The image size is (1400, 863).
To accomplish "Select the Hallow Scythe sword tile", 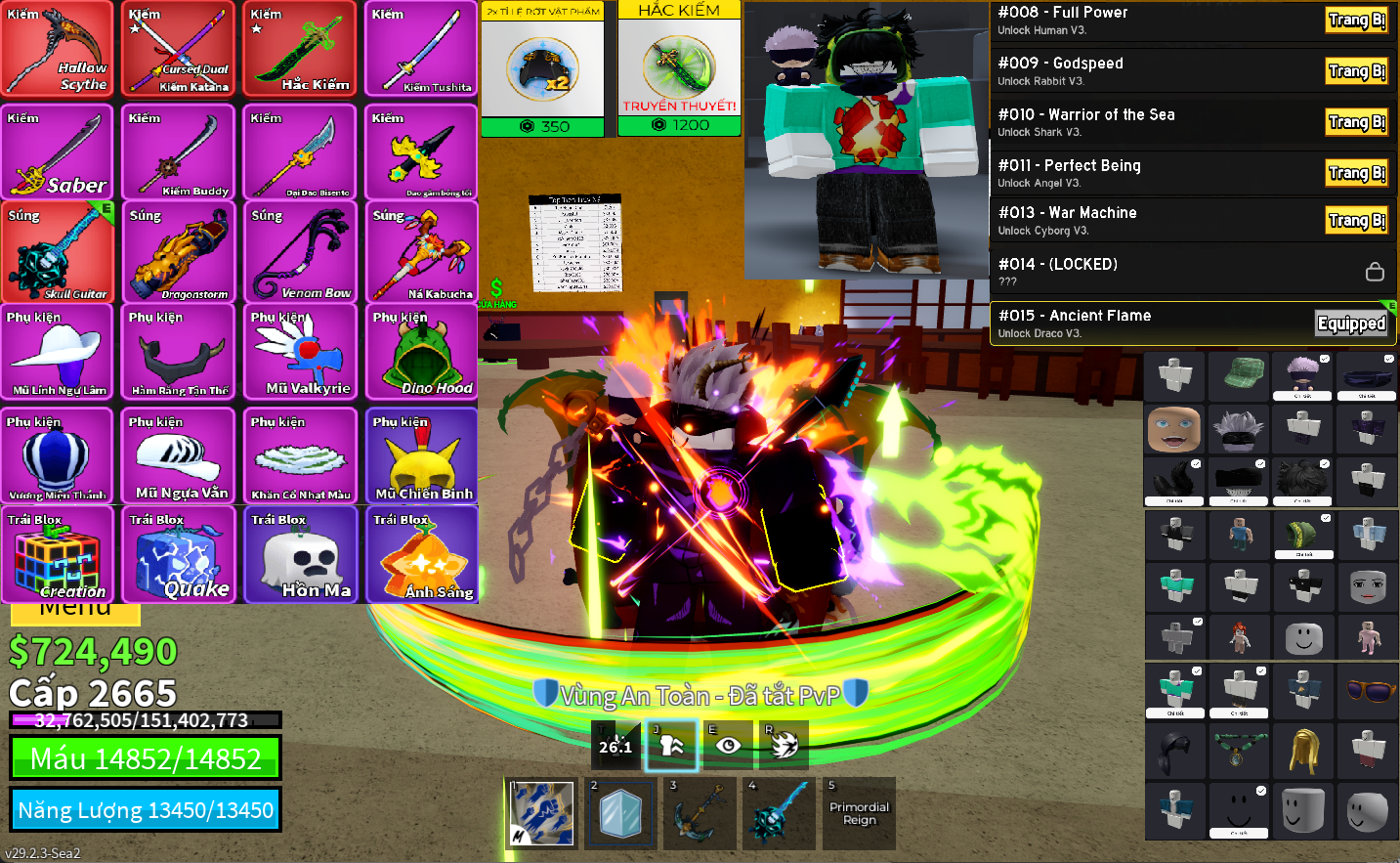I will tap(58, 49).
